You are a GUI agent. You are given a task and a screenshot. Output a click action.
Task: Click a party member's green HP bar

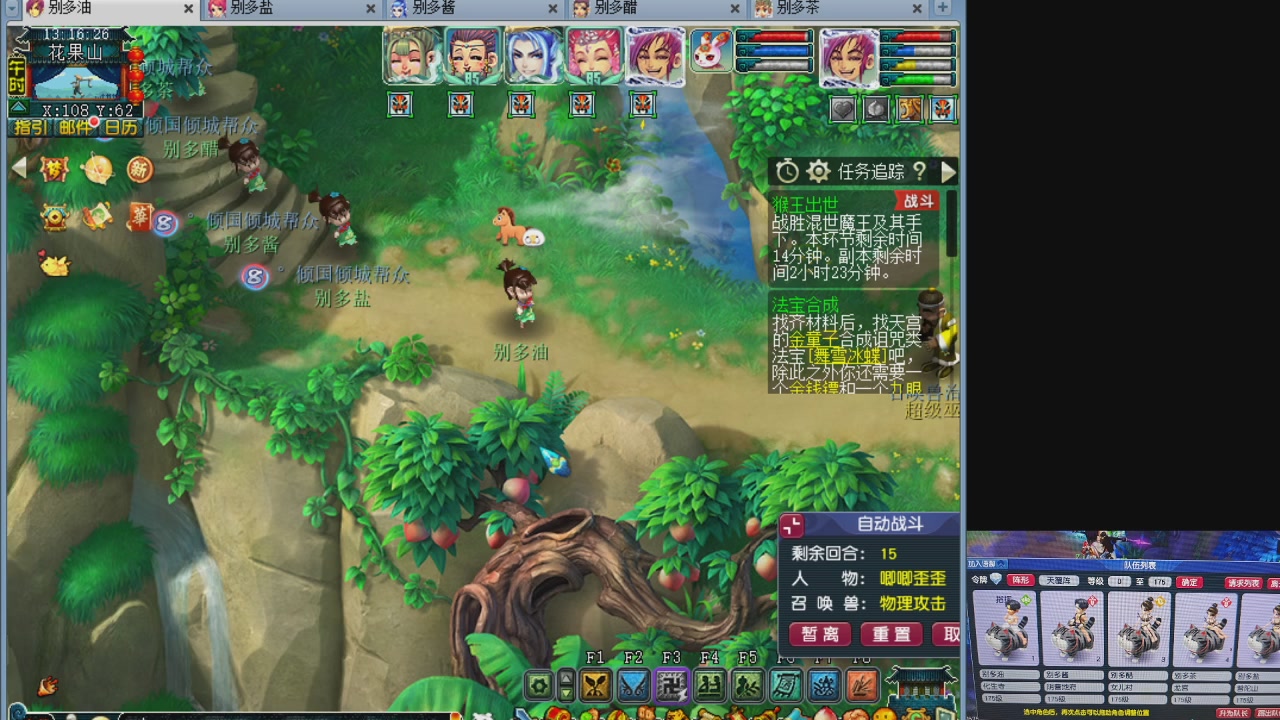point(915,78)
